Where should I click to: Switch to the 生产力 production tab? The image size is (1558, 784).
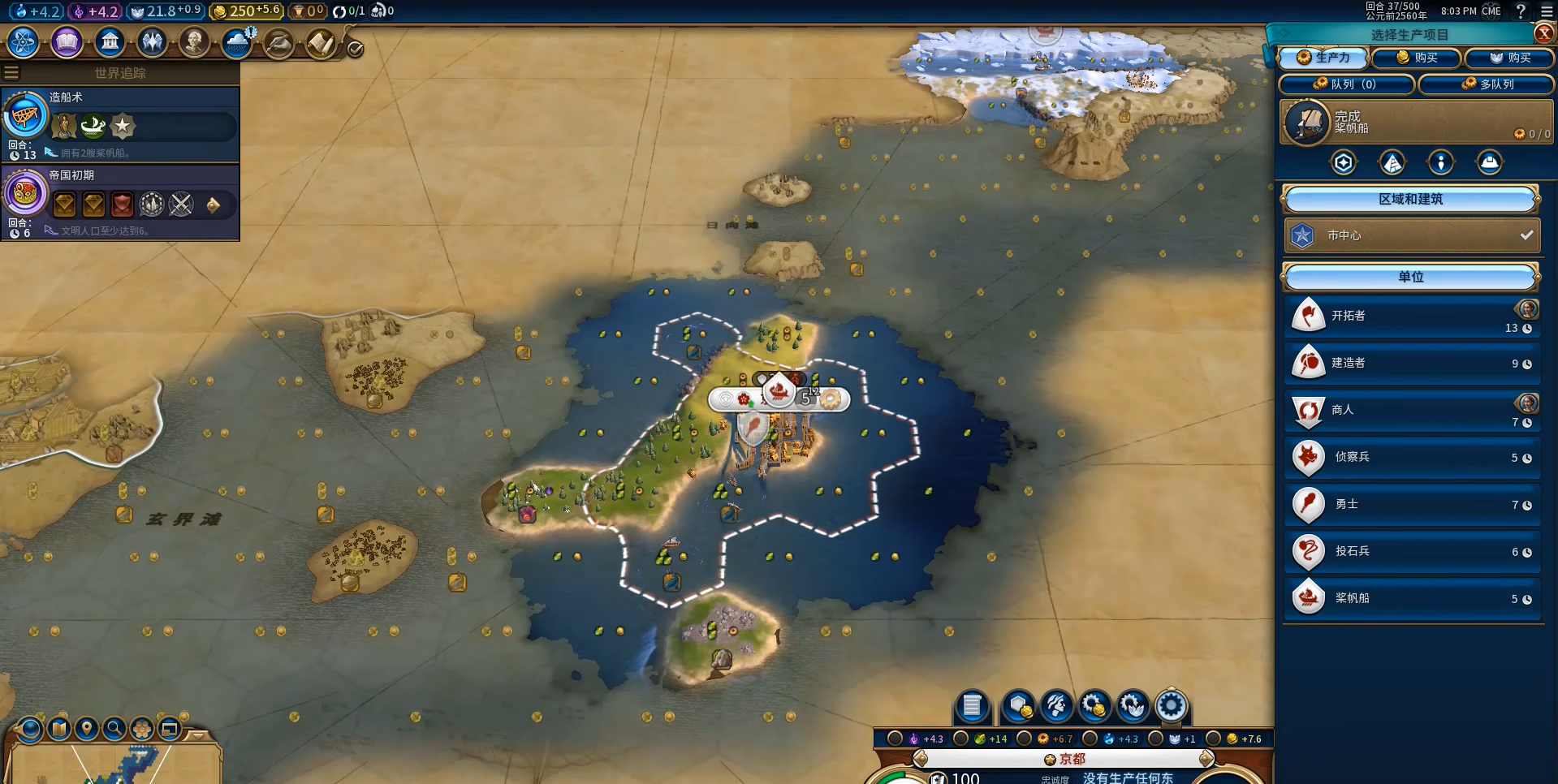(1323, 58)
